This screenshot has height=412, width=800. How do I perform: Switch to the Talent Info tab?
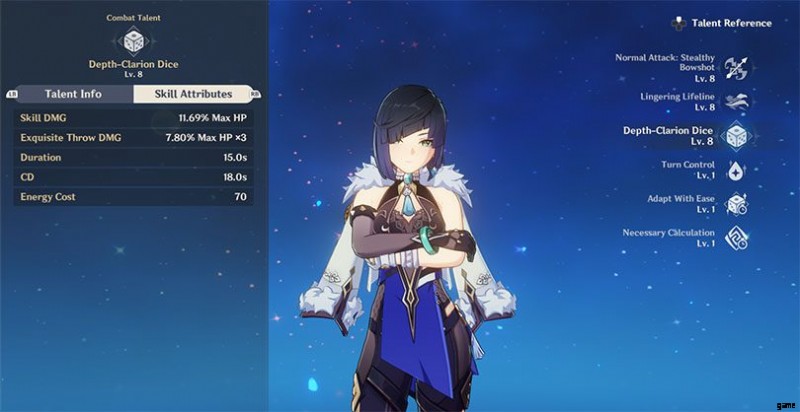click(x=74, y=94)
